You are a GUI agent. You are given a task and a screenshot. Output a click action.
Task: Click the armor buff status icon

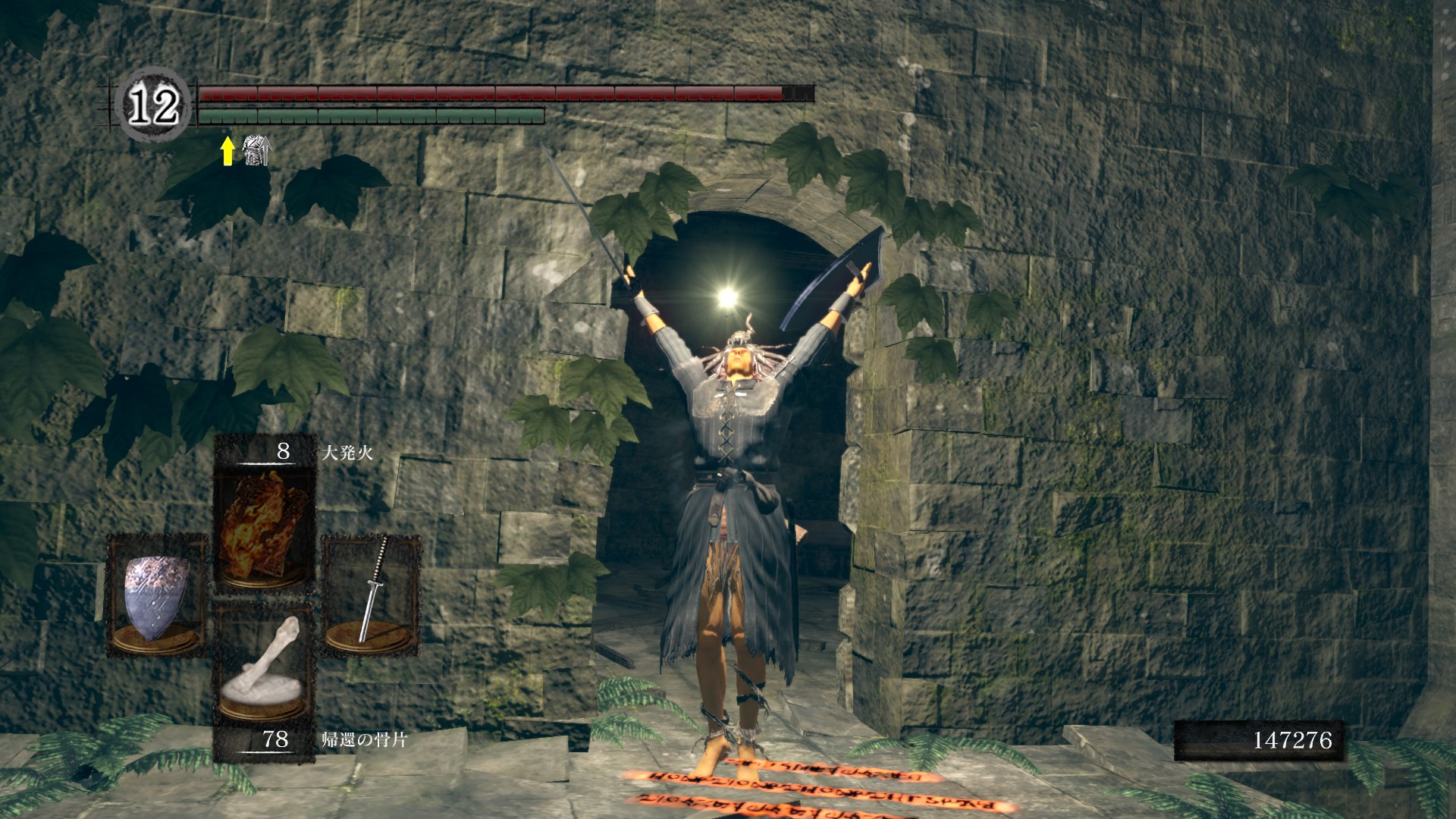point(256,151)
